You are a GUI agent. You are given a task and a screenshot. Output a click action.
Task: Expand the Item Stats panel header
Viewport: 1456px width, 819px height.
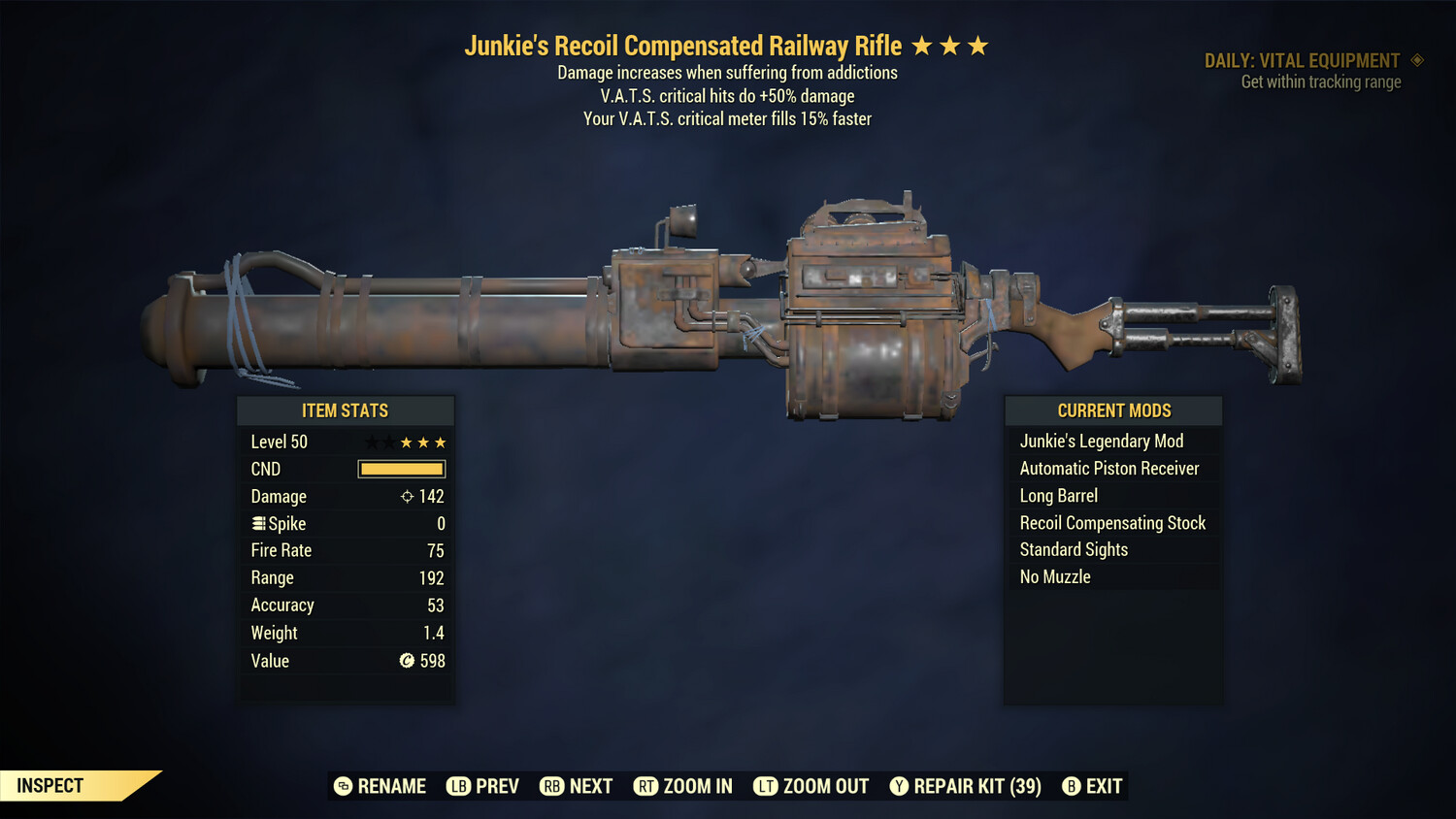coord(346,410)
